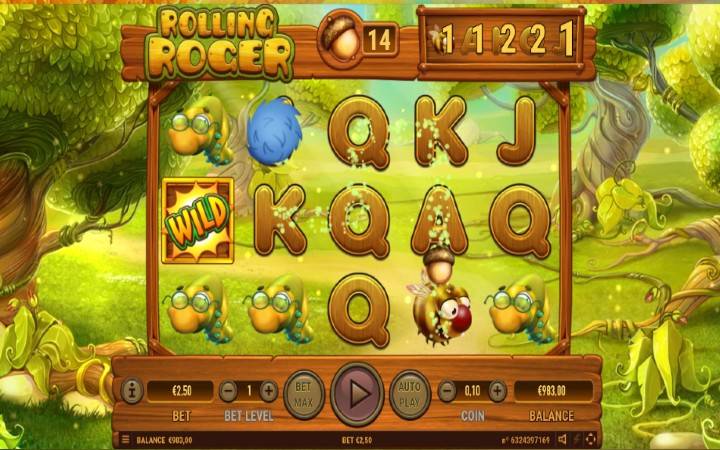Activate Bet Max

[304, 392]
